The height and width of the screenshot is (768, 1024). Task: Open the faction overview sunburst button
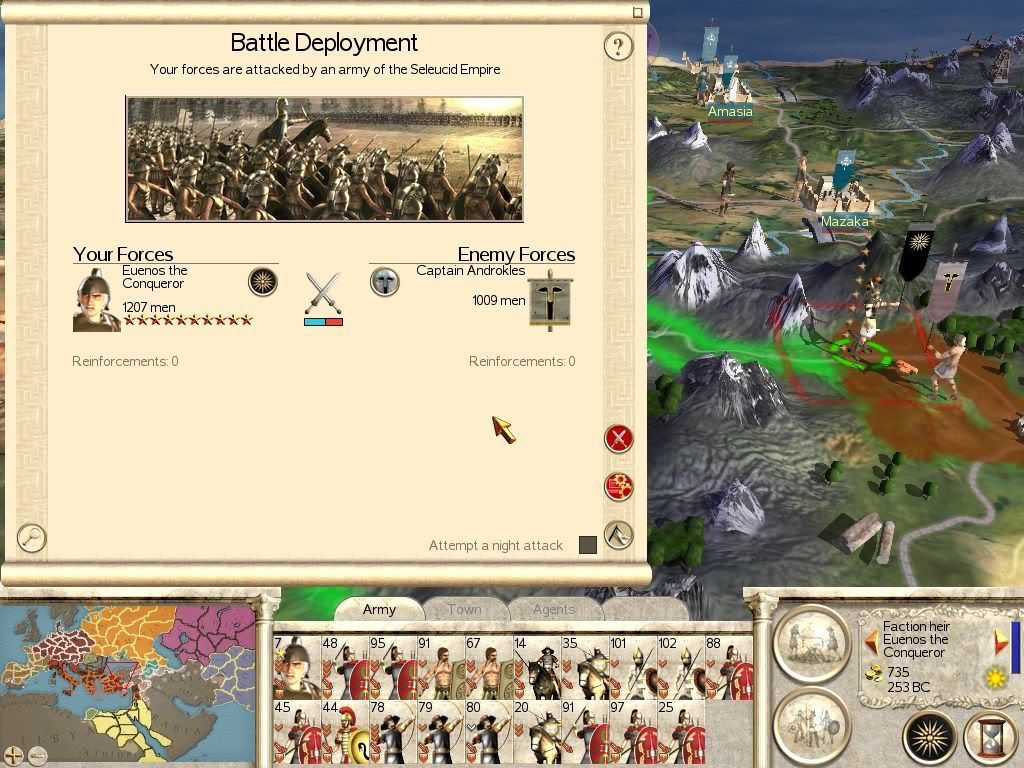tap(929, 739)
